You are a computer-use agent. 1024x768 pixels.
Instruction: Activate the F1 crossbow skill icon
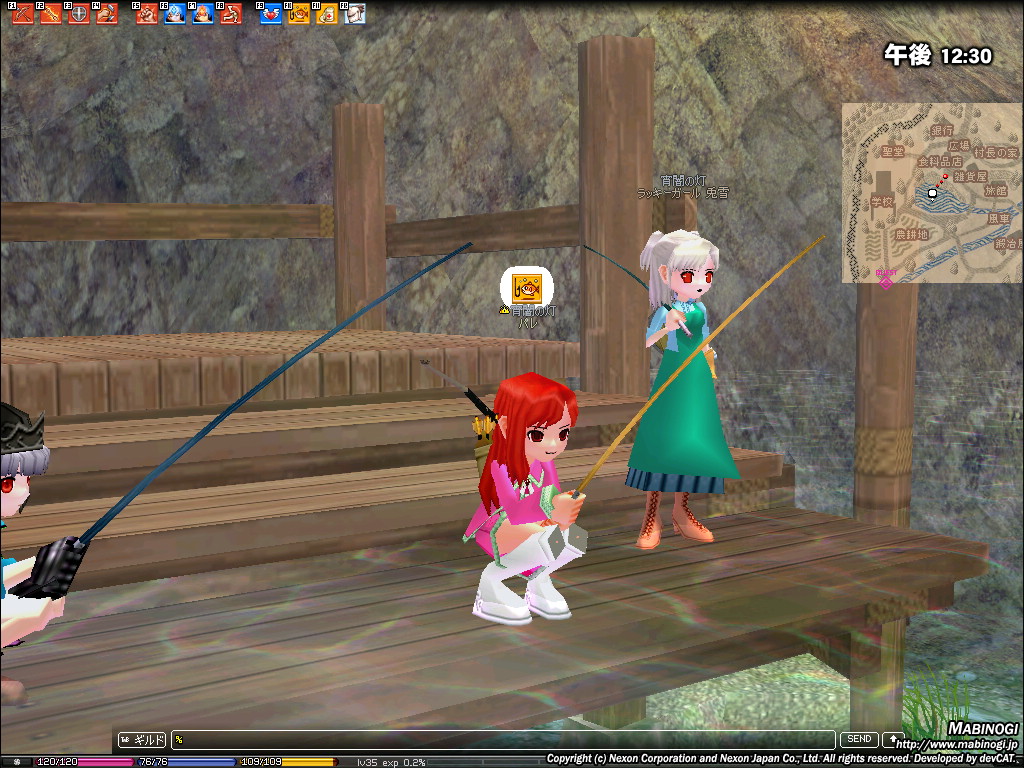(23, 14)
